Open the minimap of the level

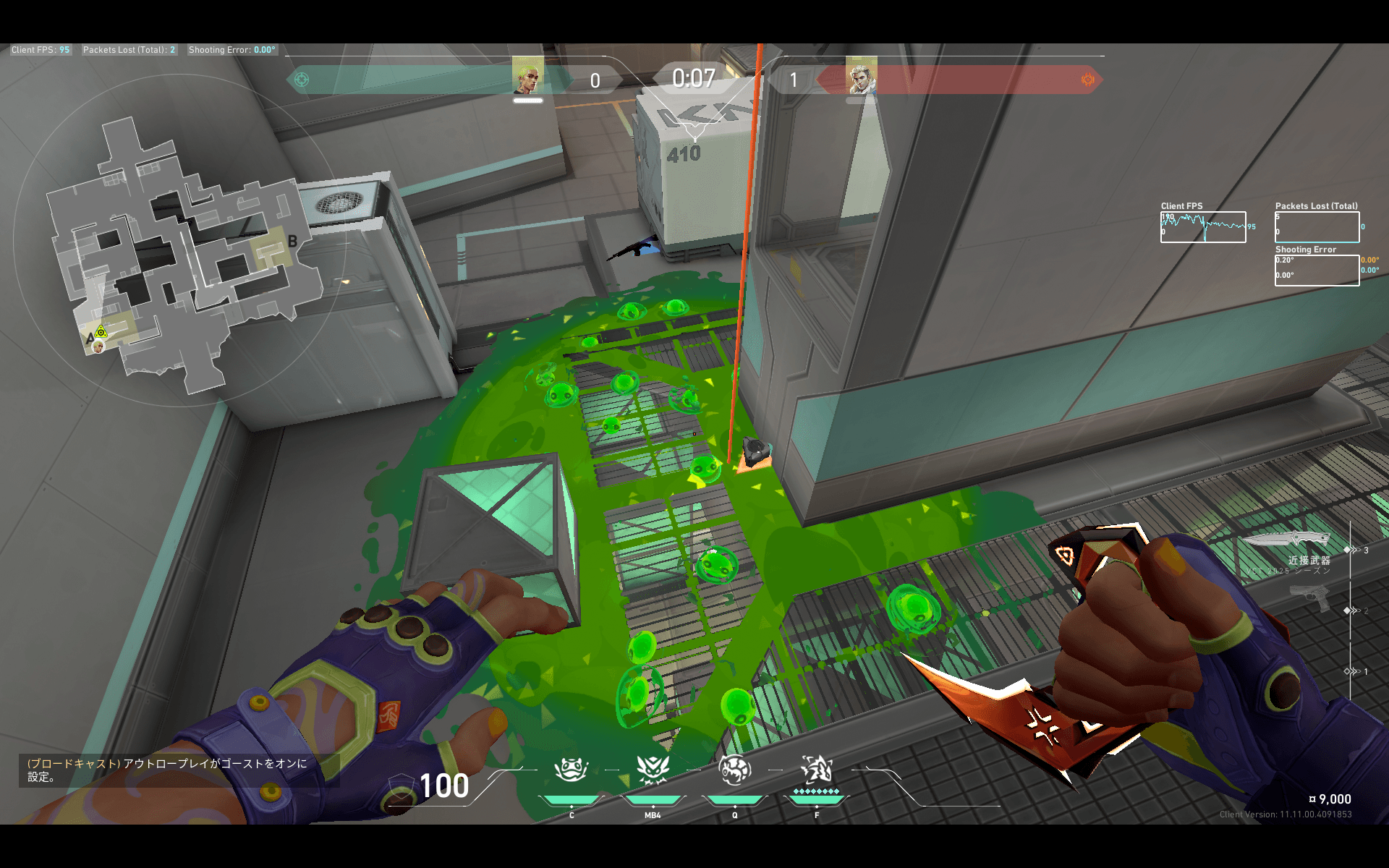[x=181, y=253]
